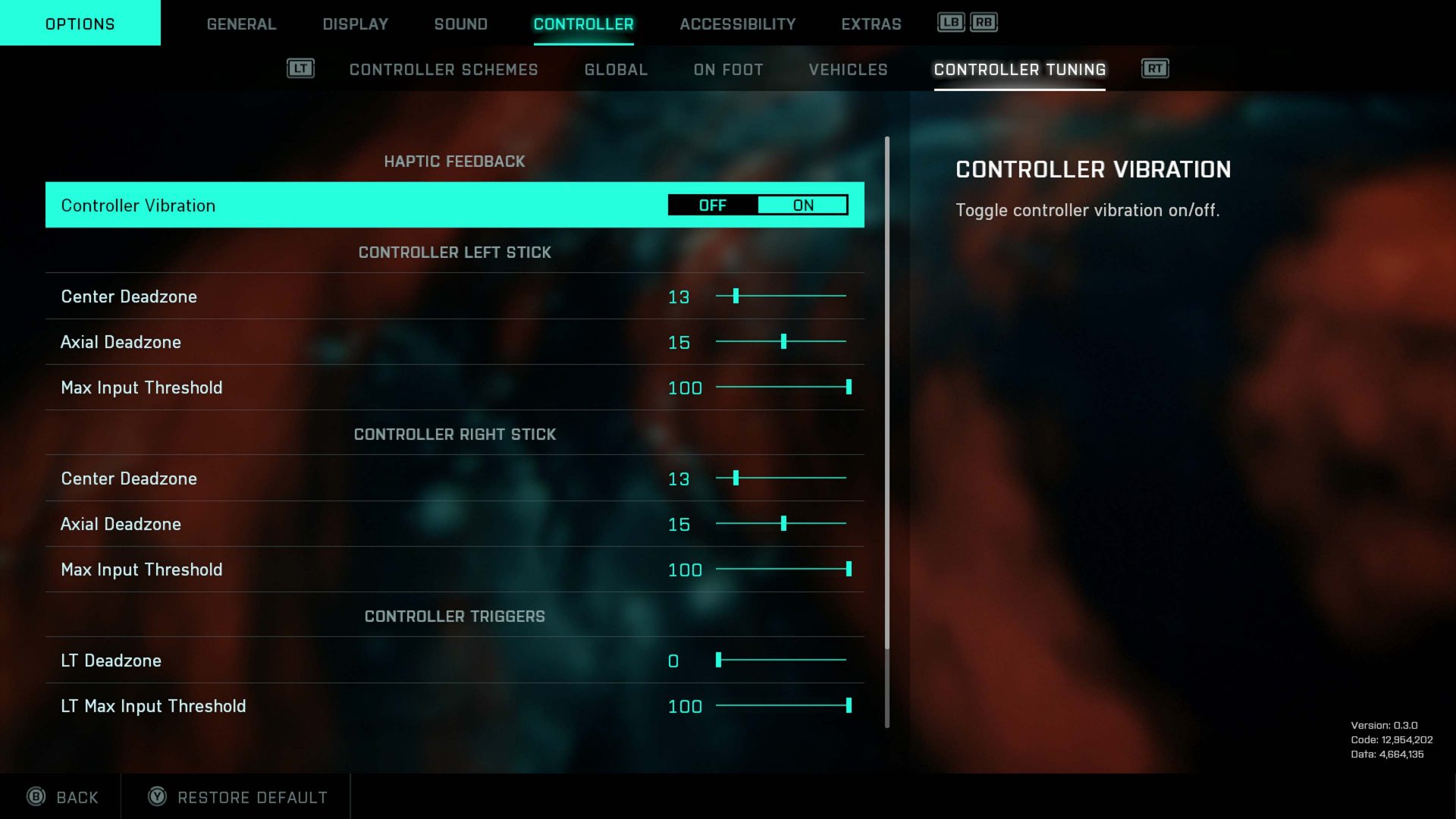The height and width of the screenshot is (819, 1456).
Task: Click the B button icon beside Back
Action: (x=34, y=797)
